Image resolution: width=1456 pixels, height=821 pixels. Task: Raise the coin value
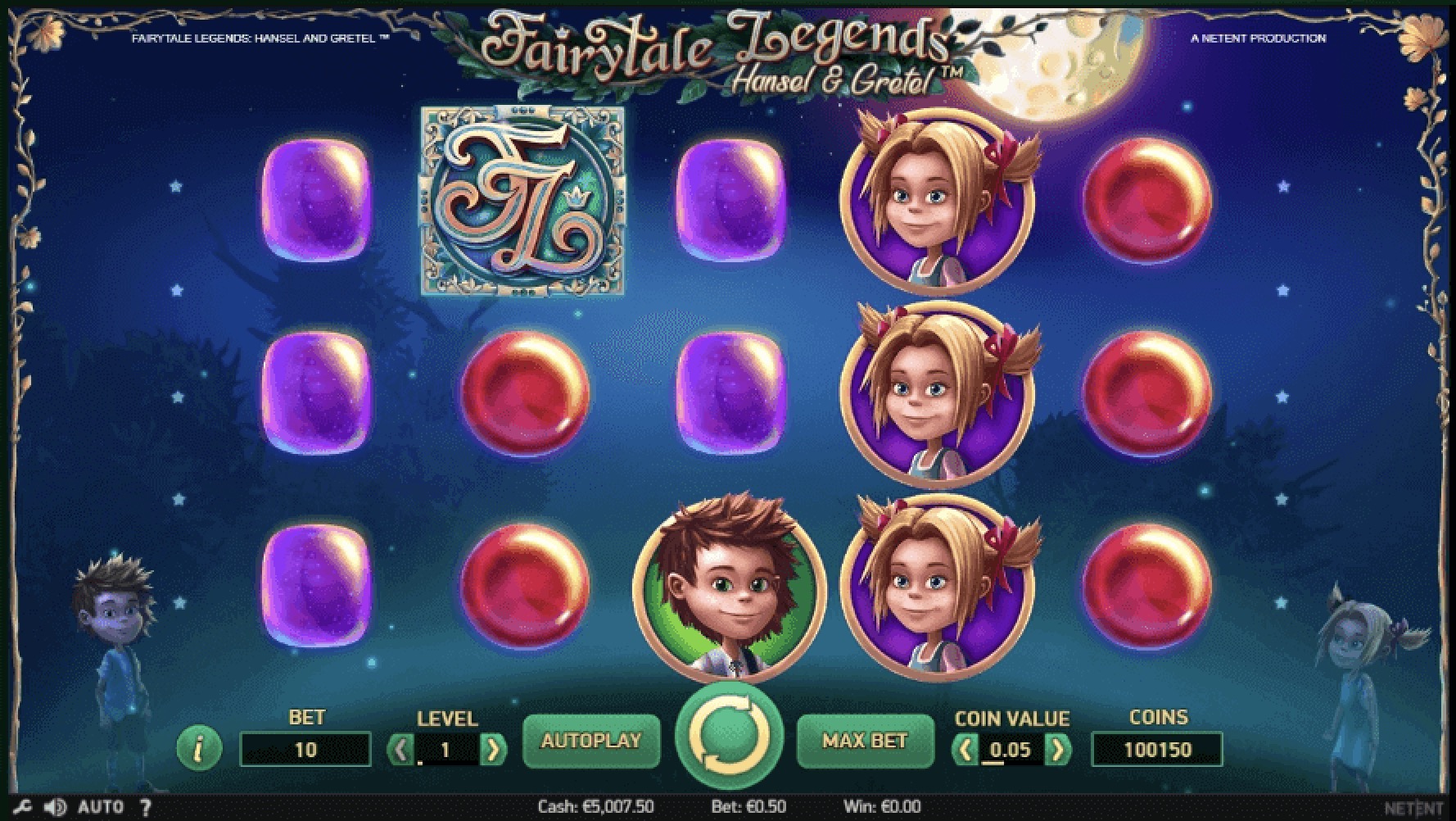[x=1058, y=750]
